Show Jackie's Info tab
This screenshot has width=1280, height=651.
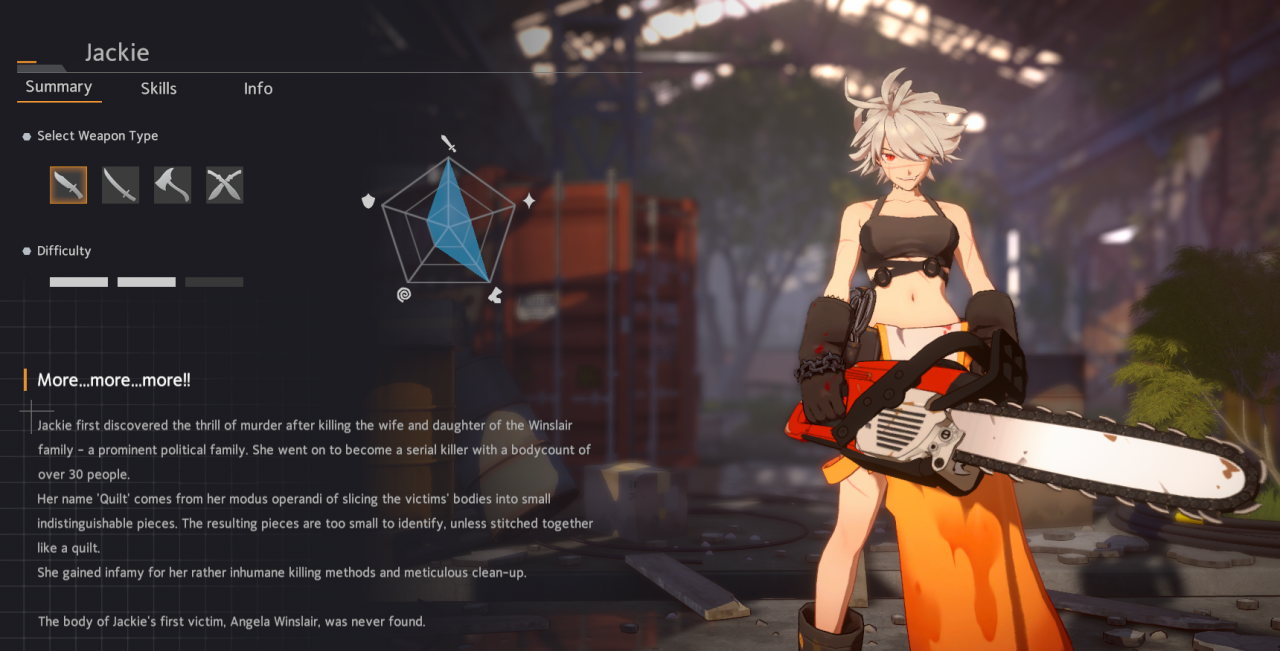(x=258, y=88)
